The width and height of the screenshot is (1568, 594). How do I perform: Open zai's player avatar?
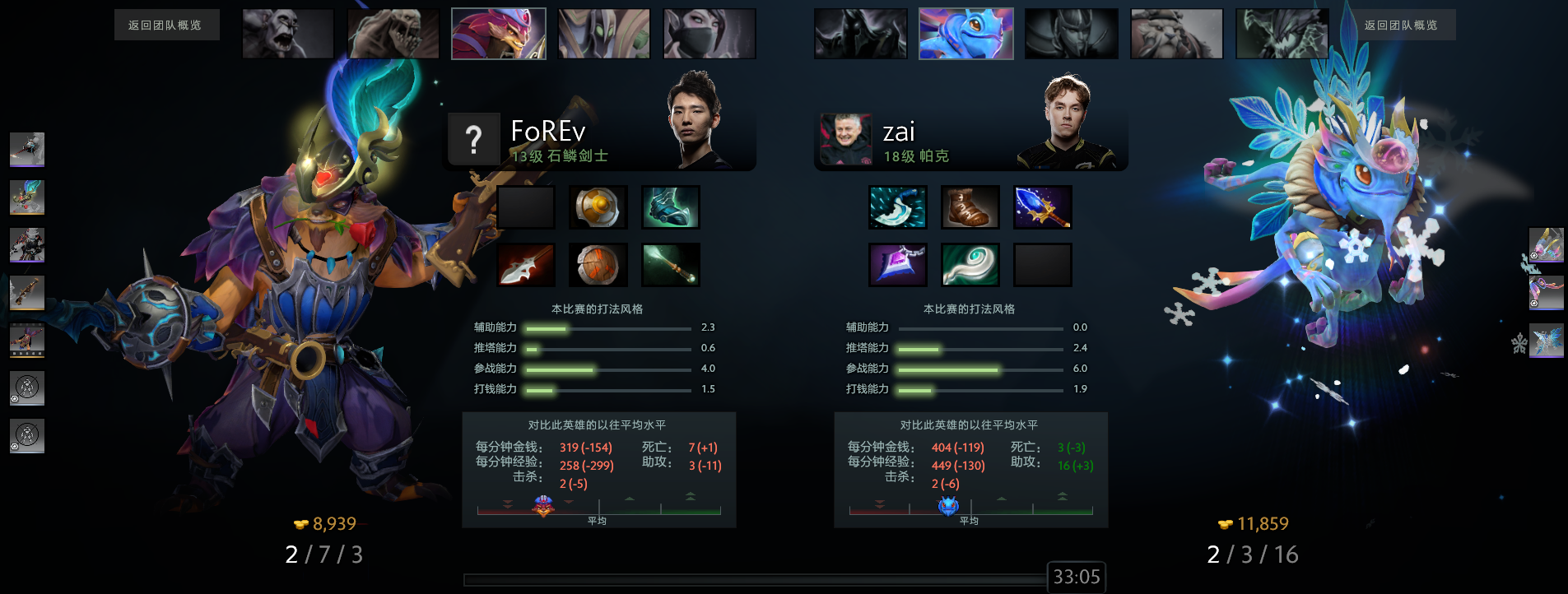click(845, 140)
